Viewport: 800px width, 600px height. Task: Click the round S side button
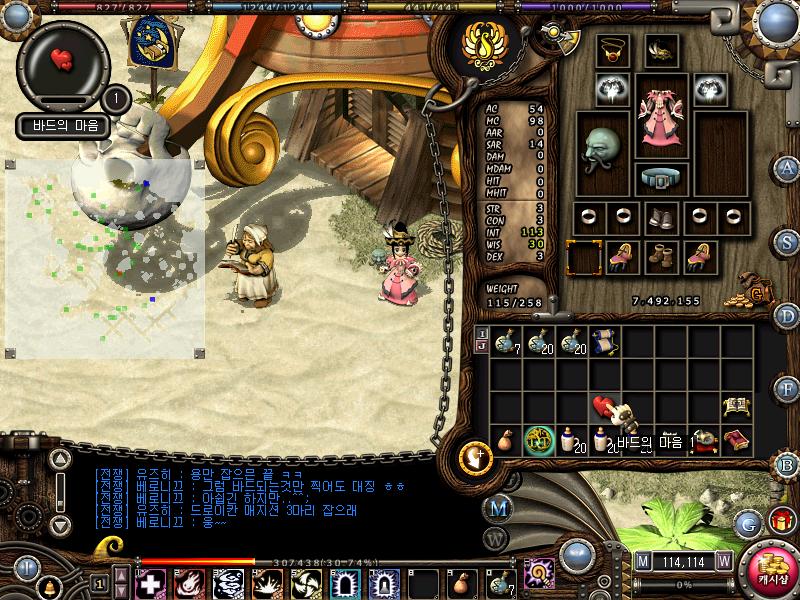(788, 241)
